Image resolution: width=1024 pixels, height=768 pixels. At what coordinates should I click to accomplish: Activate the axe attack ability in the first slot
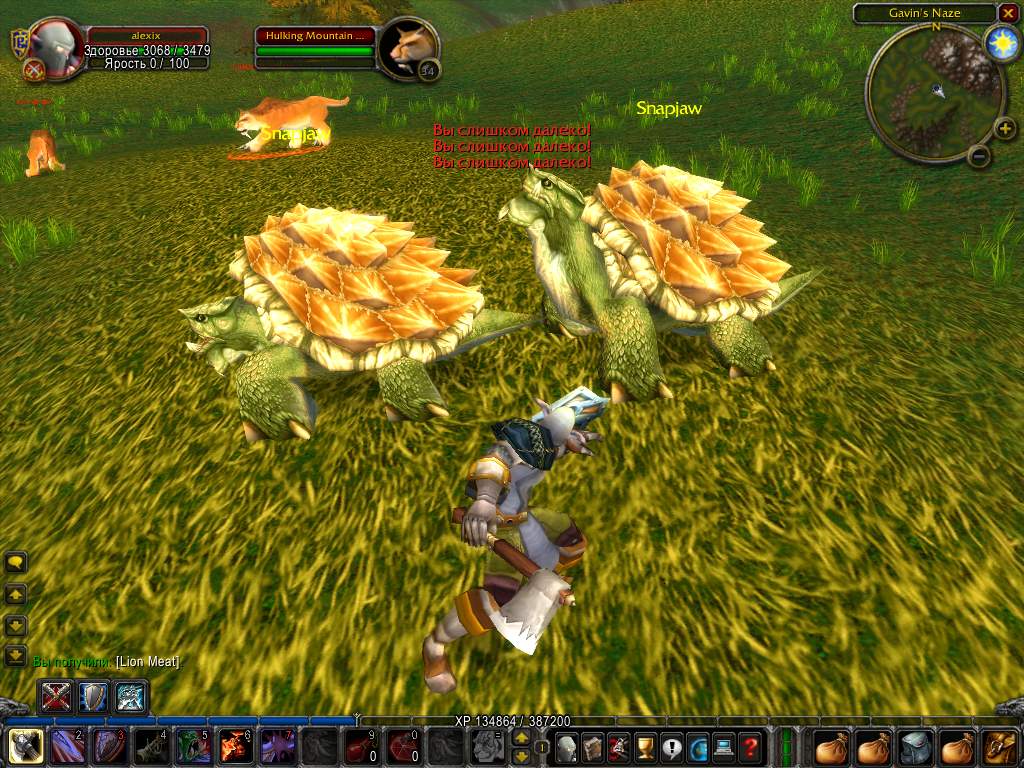point(24,746)
